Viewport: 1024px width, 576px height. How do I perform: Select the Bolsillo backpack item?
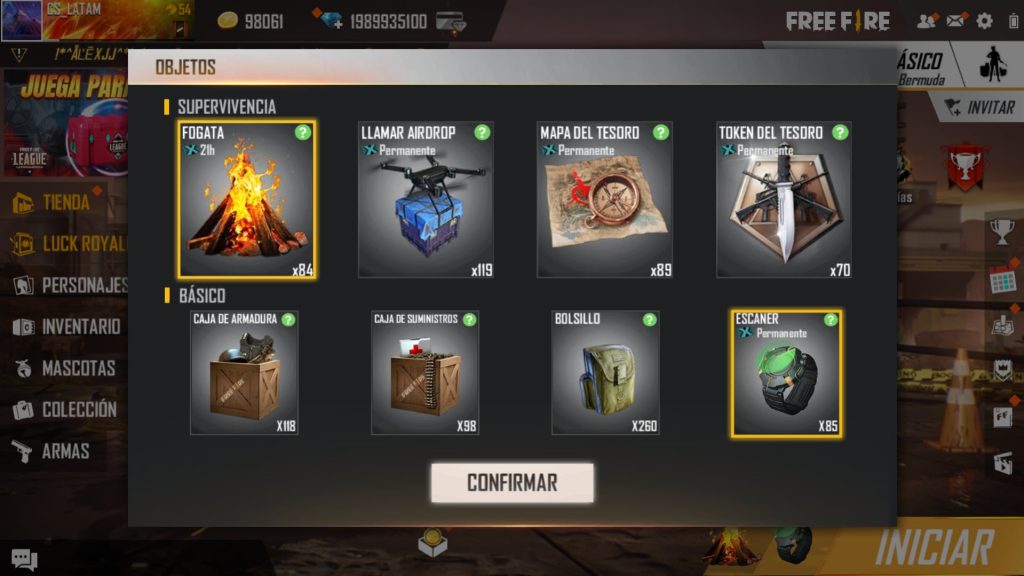tap(605, 372)
